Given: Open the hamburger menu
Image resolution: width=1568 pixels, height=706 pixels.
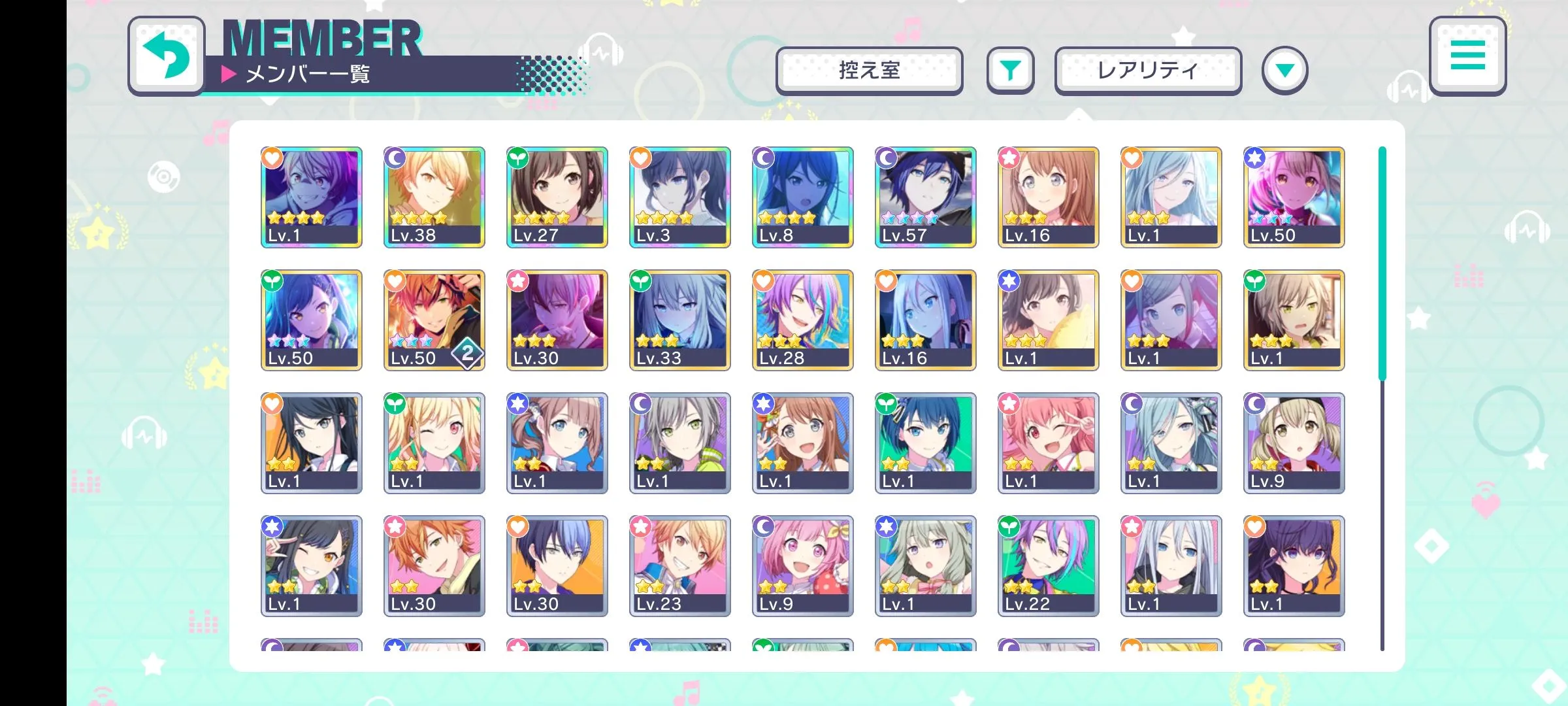Looking at the screenshot, I should [x=1467, y=56].
